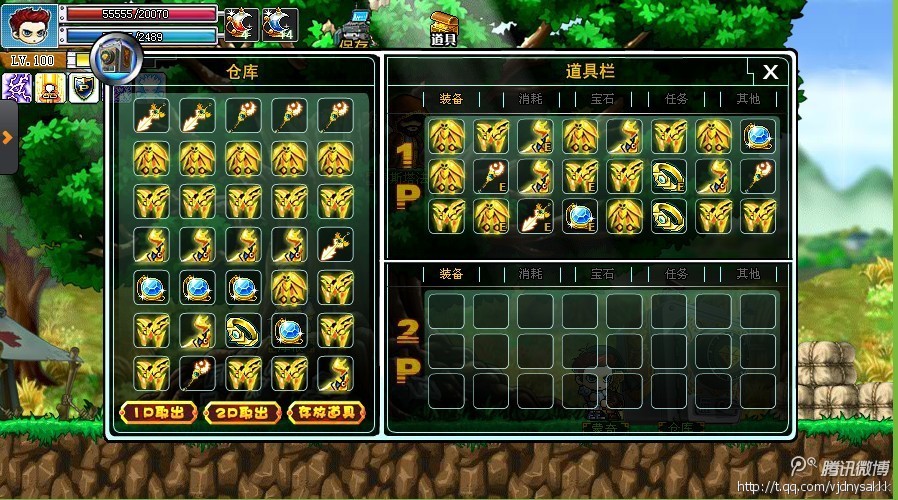Click the 存放道具 deposit button
The width and height of the screenshot is (898, 500).
(325, 413)
